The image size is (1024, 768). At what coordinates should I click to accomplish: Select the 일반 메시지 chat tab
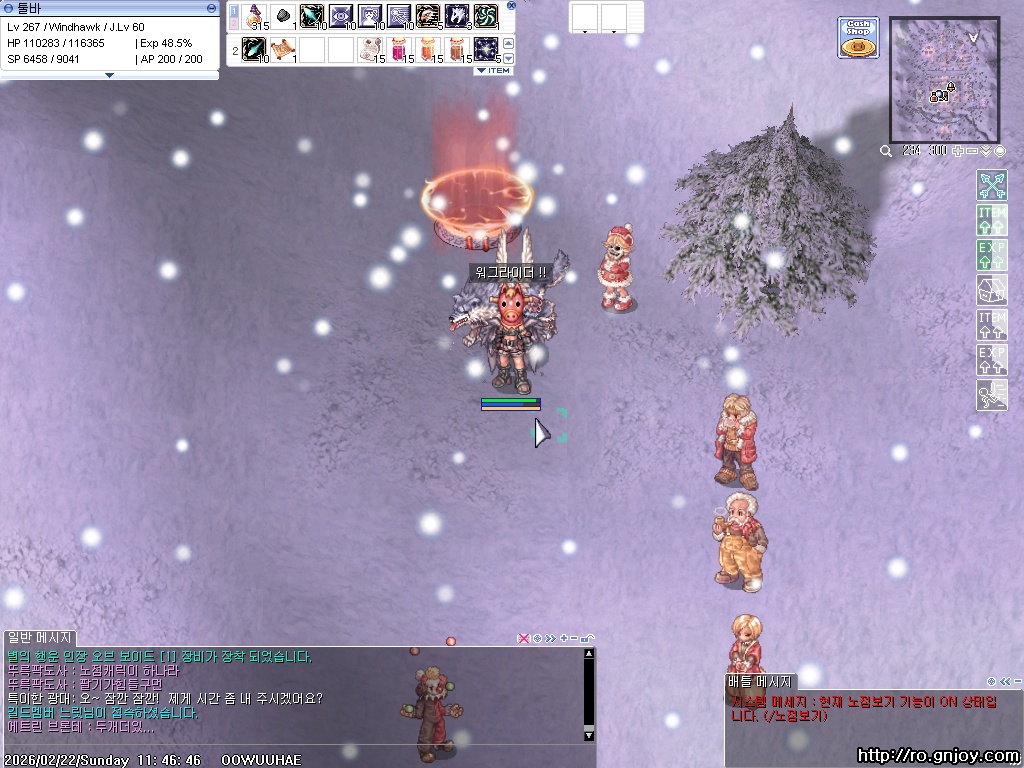[40, 638]
